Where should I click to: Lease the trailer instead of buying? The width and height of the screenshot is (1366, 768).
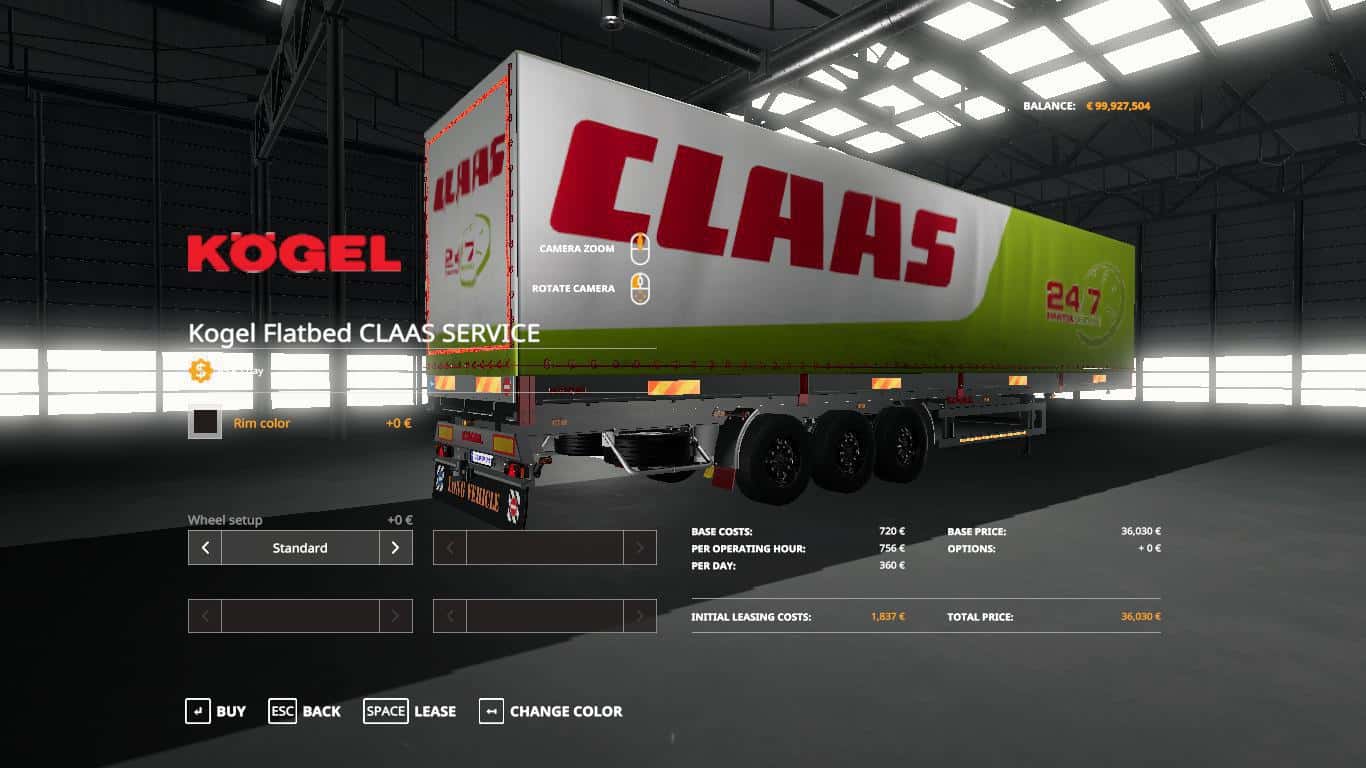(409, 711)
